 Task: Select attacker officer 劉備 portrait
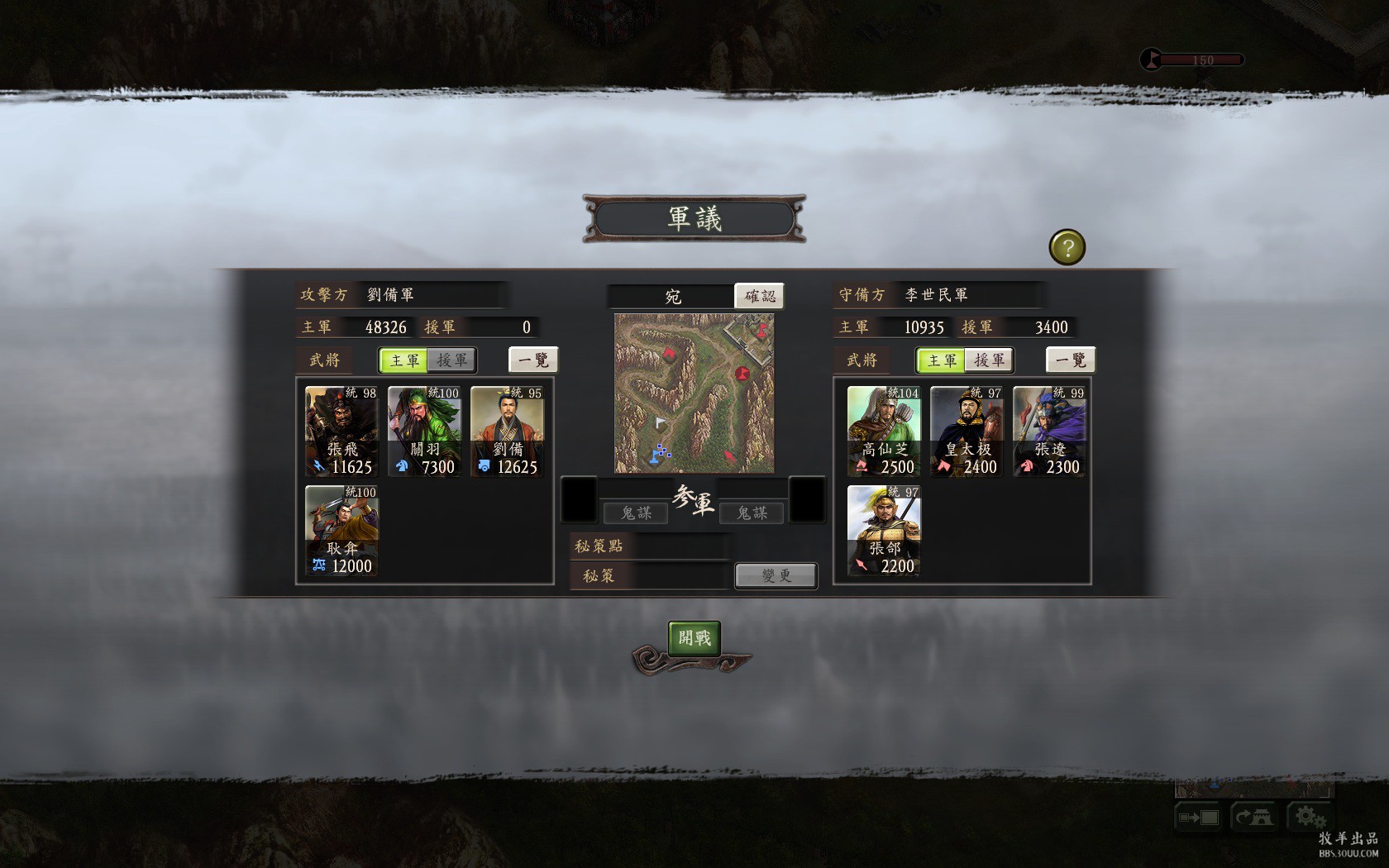point(507,432)
